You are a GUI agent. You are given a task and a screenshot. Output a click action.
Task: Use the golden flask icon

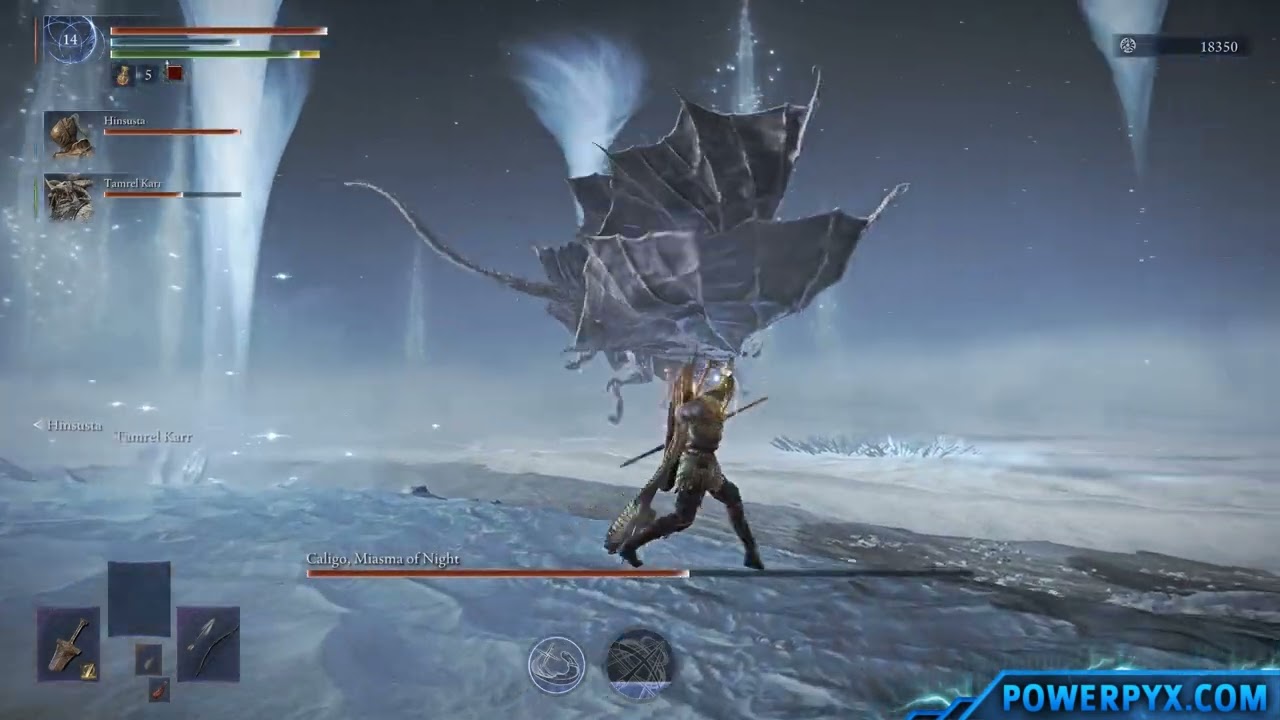click(x=123, y=74)
